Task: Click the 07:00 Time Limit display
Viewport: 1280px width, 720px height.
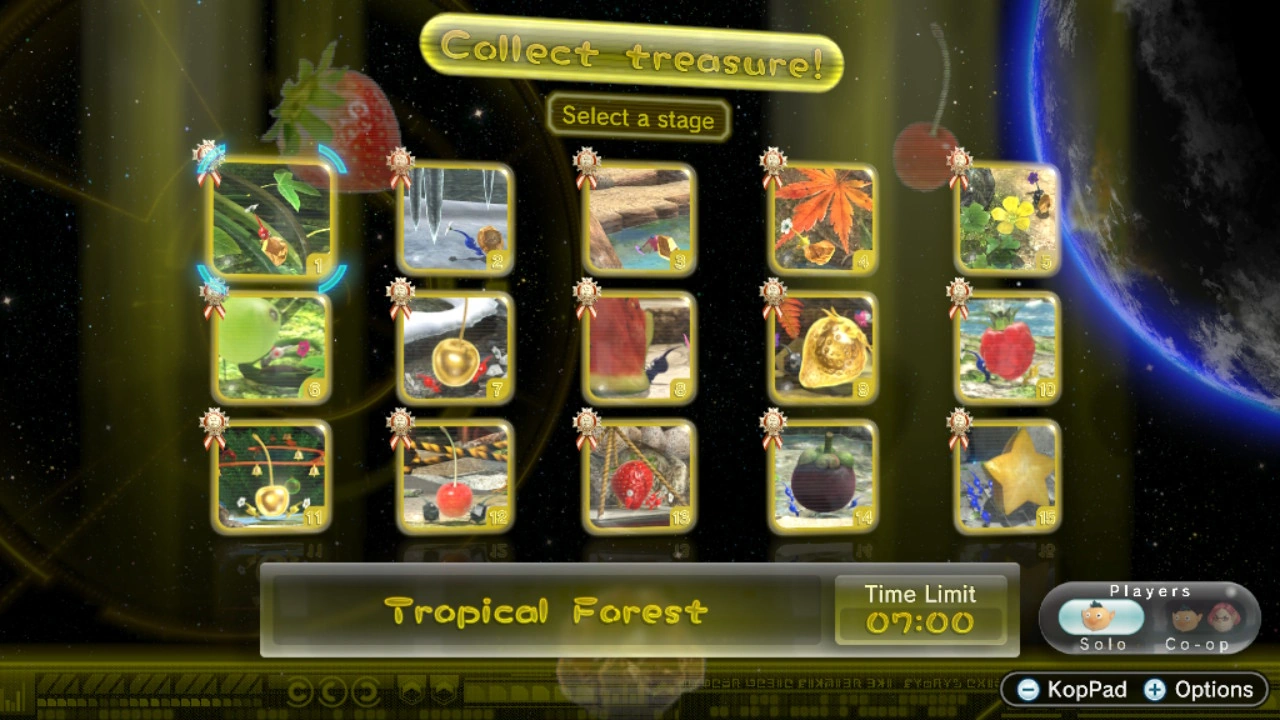Action: pyautogui.click(x=920, y=623)
